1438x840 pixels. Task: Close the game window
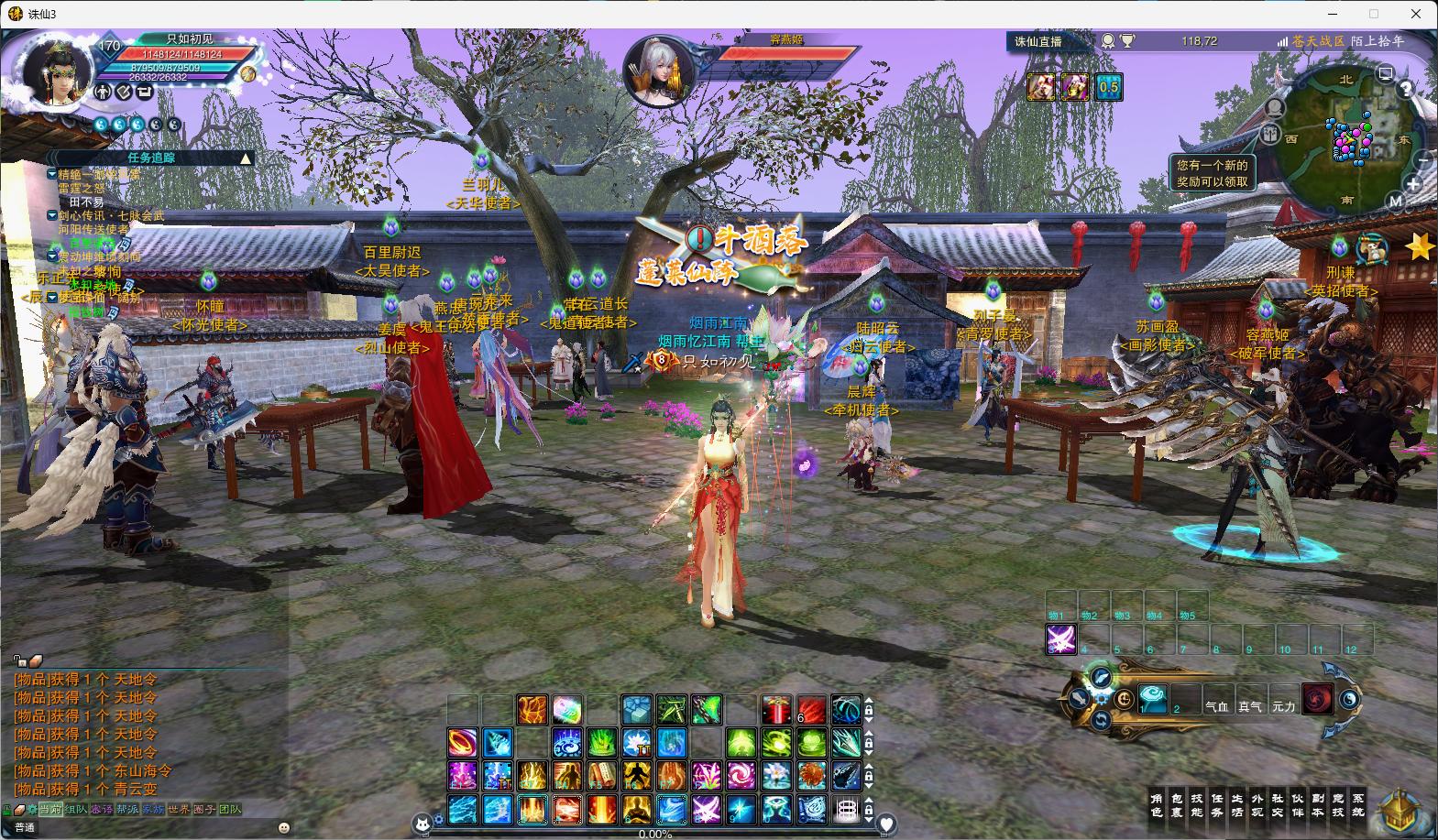pyautogui.click(x=1415, y=14)
